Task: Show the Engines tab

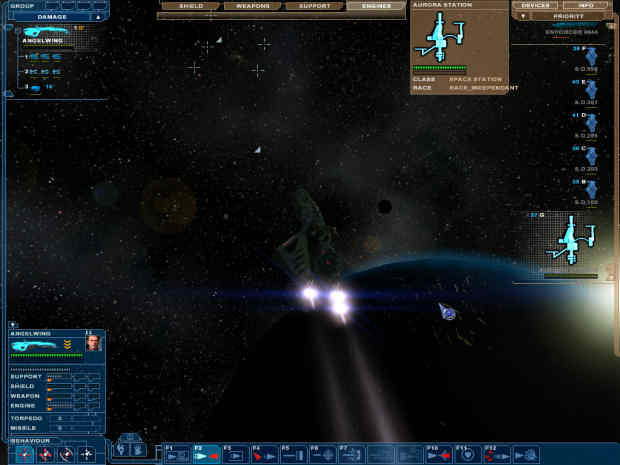Action: pos(375,6)
